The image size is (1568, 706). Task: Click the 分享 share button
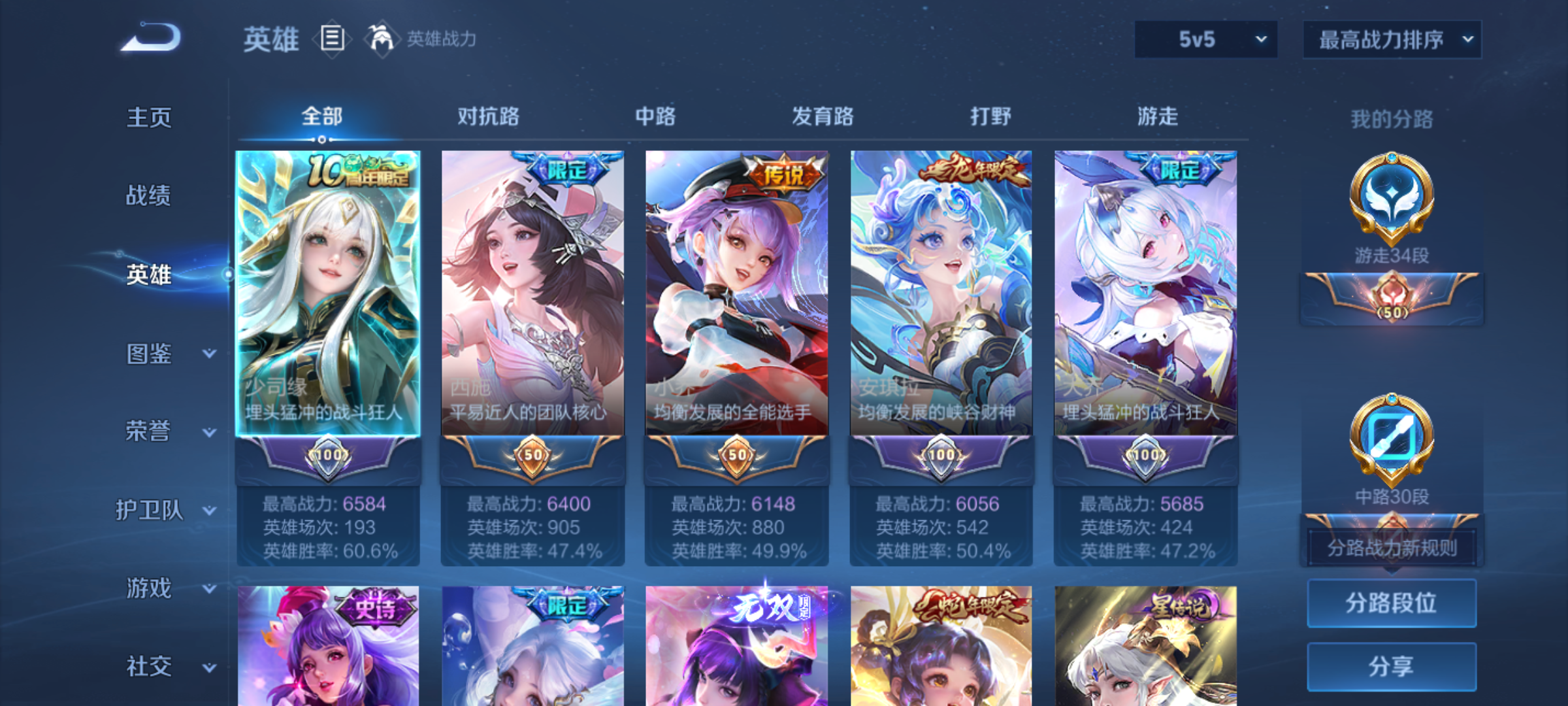click(1392, 666)
